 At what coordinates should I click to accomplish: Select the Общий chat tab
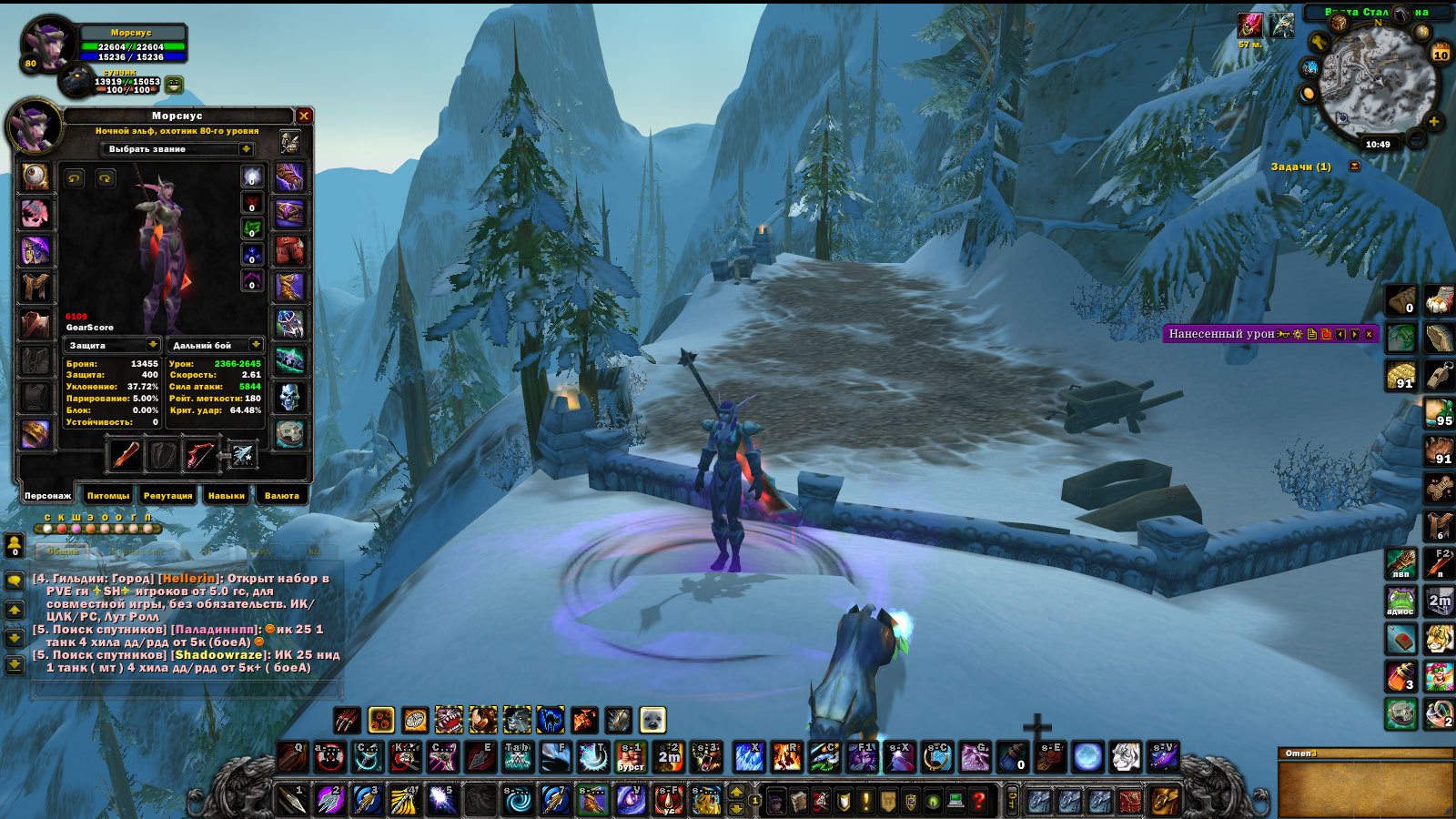pos(63,551)
